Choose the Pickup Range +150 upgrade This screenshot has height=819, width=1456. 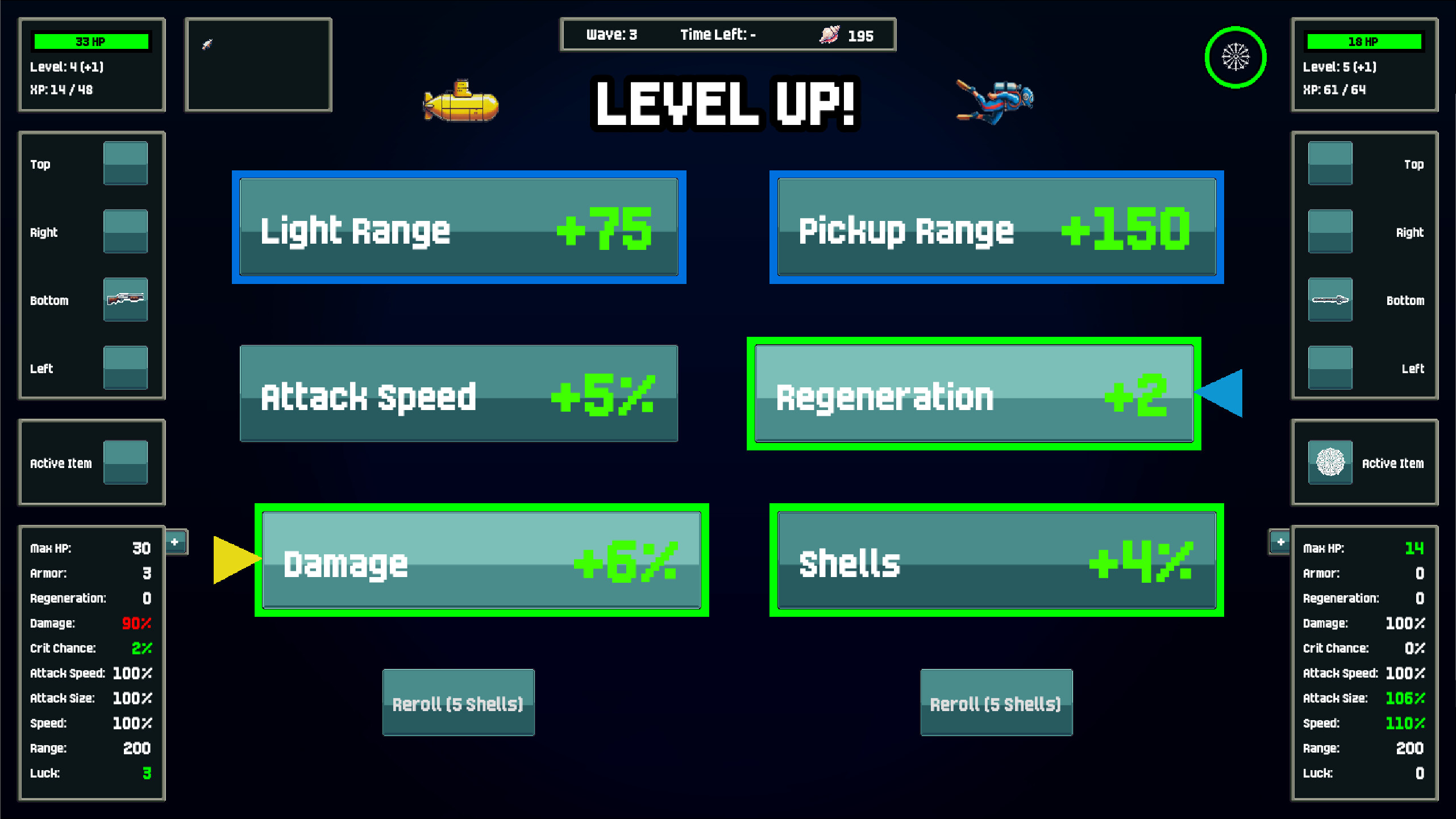pyautogui.click(x=996, y=228)
